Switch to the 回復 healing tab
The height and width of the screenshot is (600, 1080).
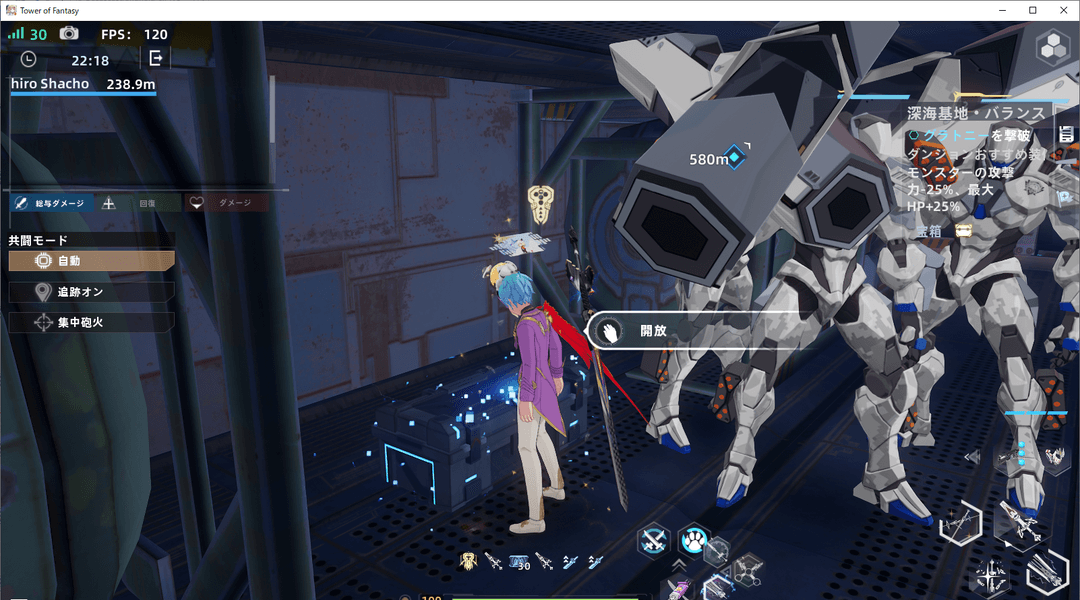(x=138, y=203)
